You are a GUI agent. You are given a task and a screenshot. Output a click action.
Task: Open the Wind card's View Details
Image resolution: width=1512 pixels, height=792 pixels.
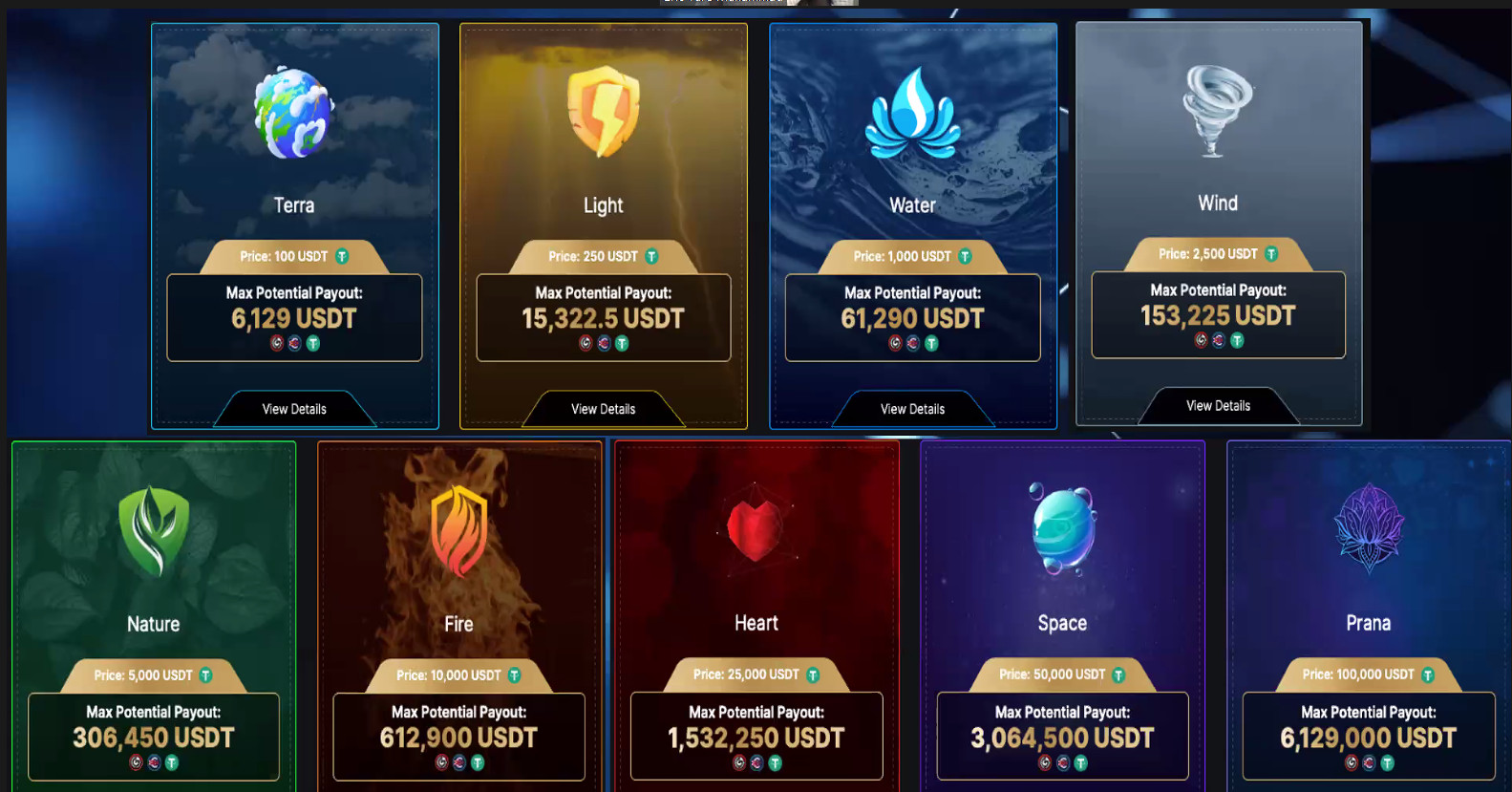point(1218,406)
